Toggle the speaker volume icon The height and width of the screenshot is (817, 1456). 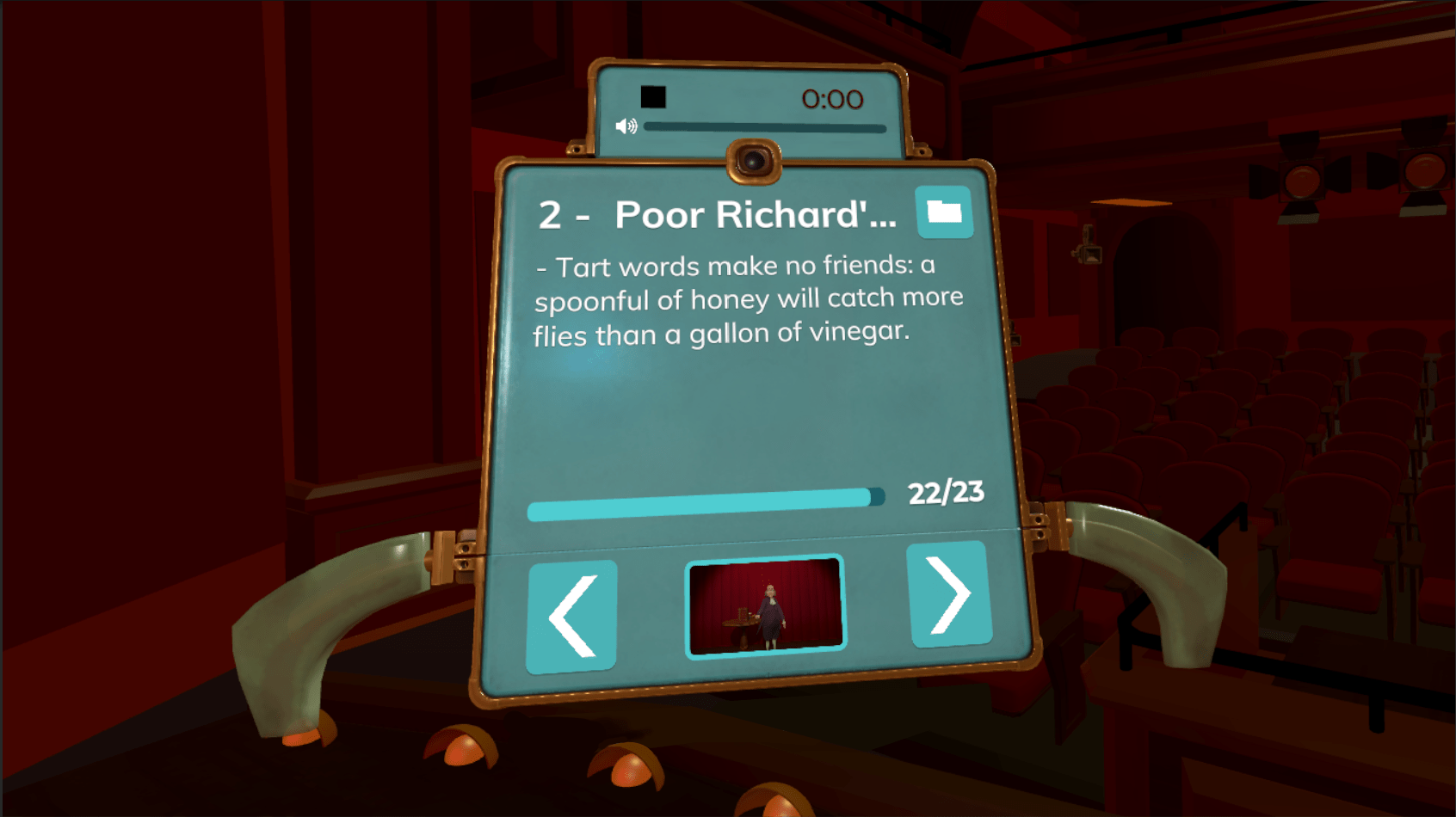tap(626, 126)
